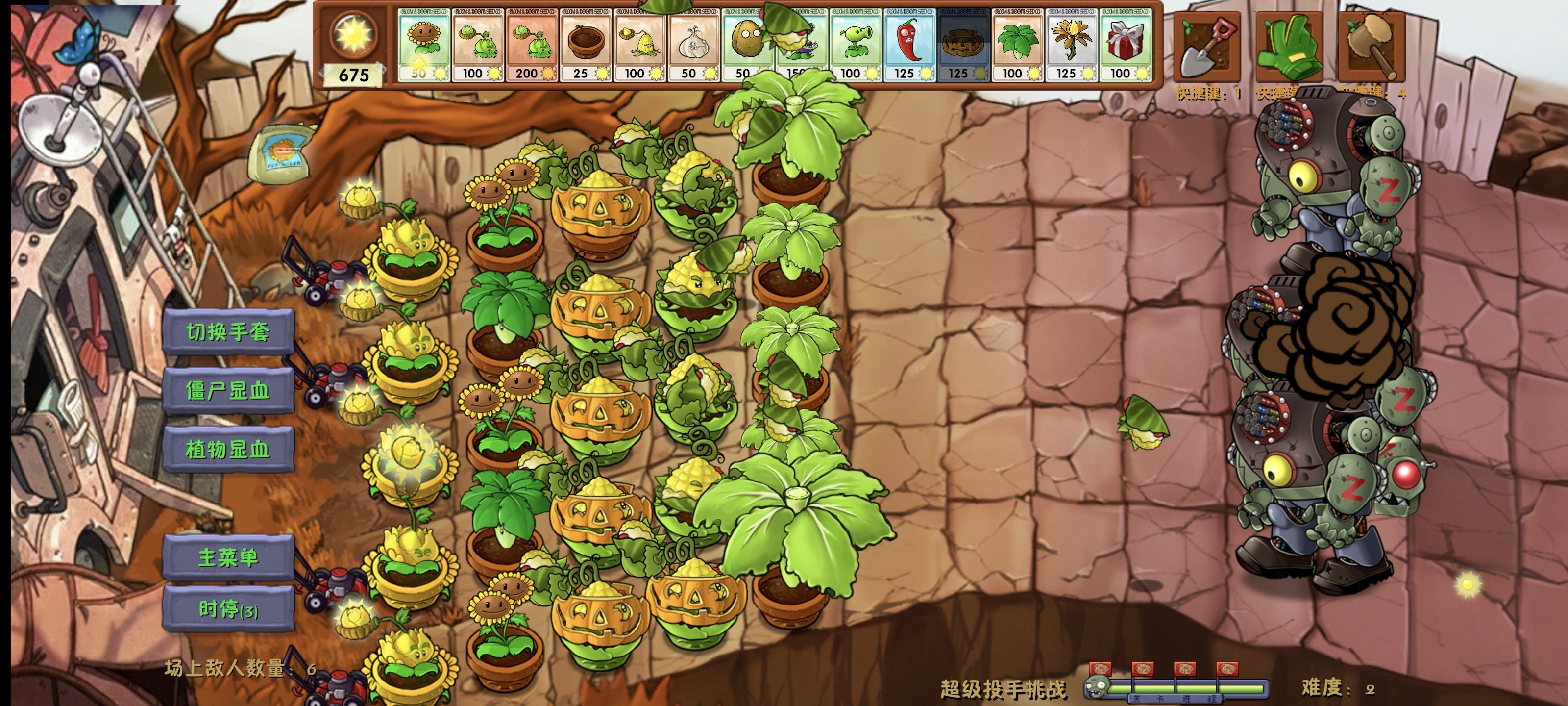Pick up the shovel tool
This screenshot has height=706, width=1568.
point(1206,47)
